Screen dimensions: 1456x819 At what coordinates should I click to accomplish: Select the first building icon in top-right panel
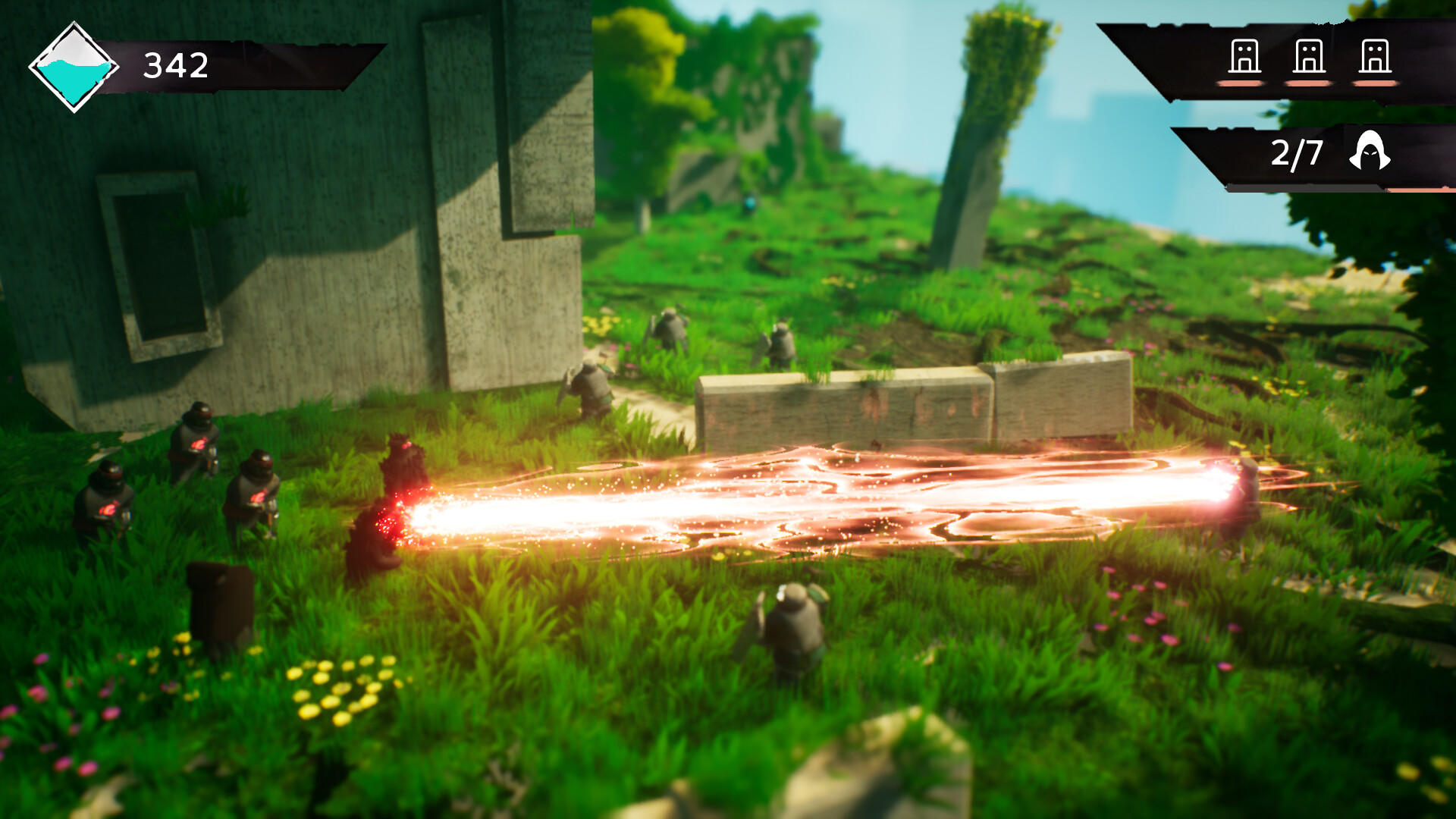point(1245,55)
